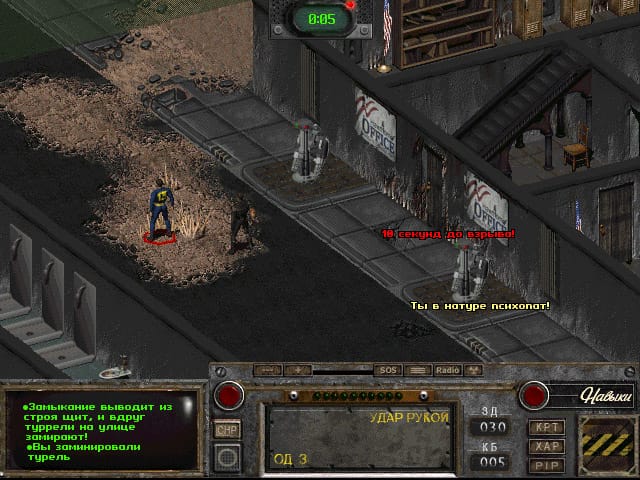Open the round options button below СНР

click(229, 457)
